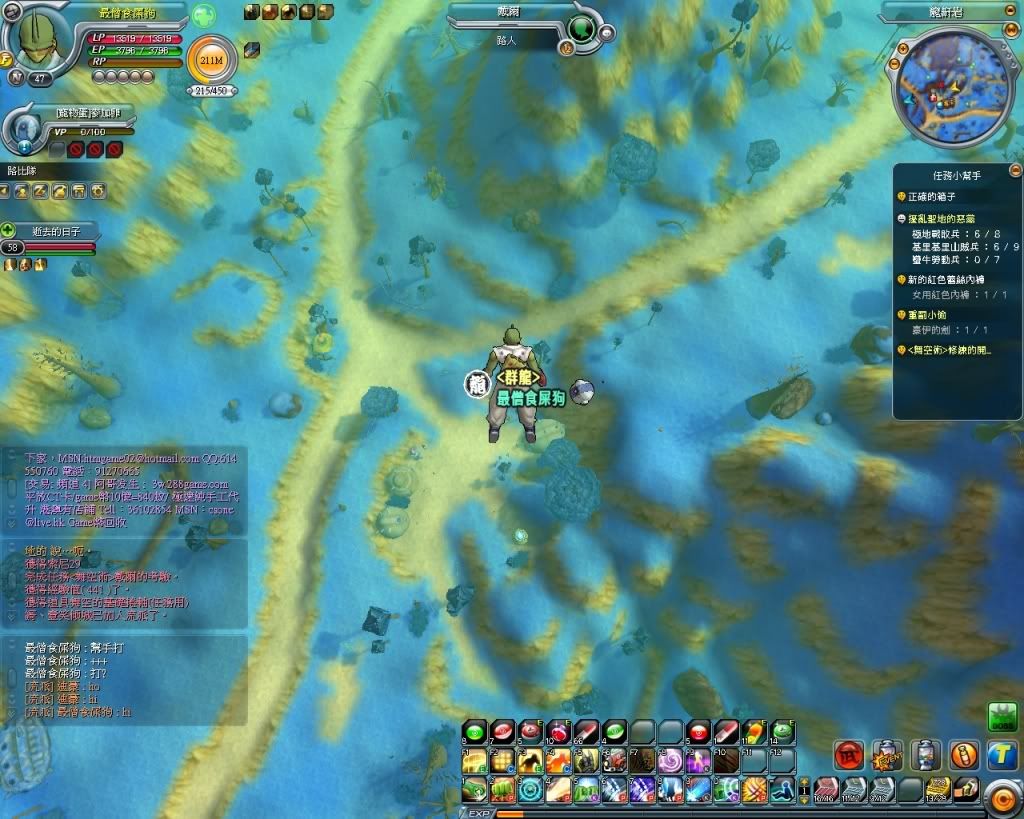
Task: Open the Event capsule machine icon
Action: pyautogui.click(x=886, y=755)
